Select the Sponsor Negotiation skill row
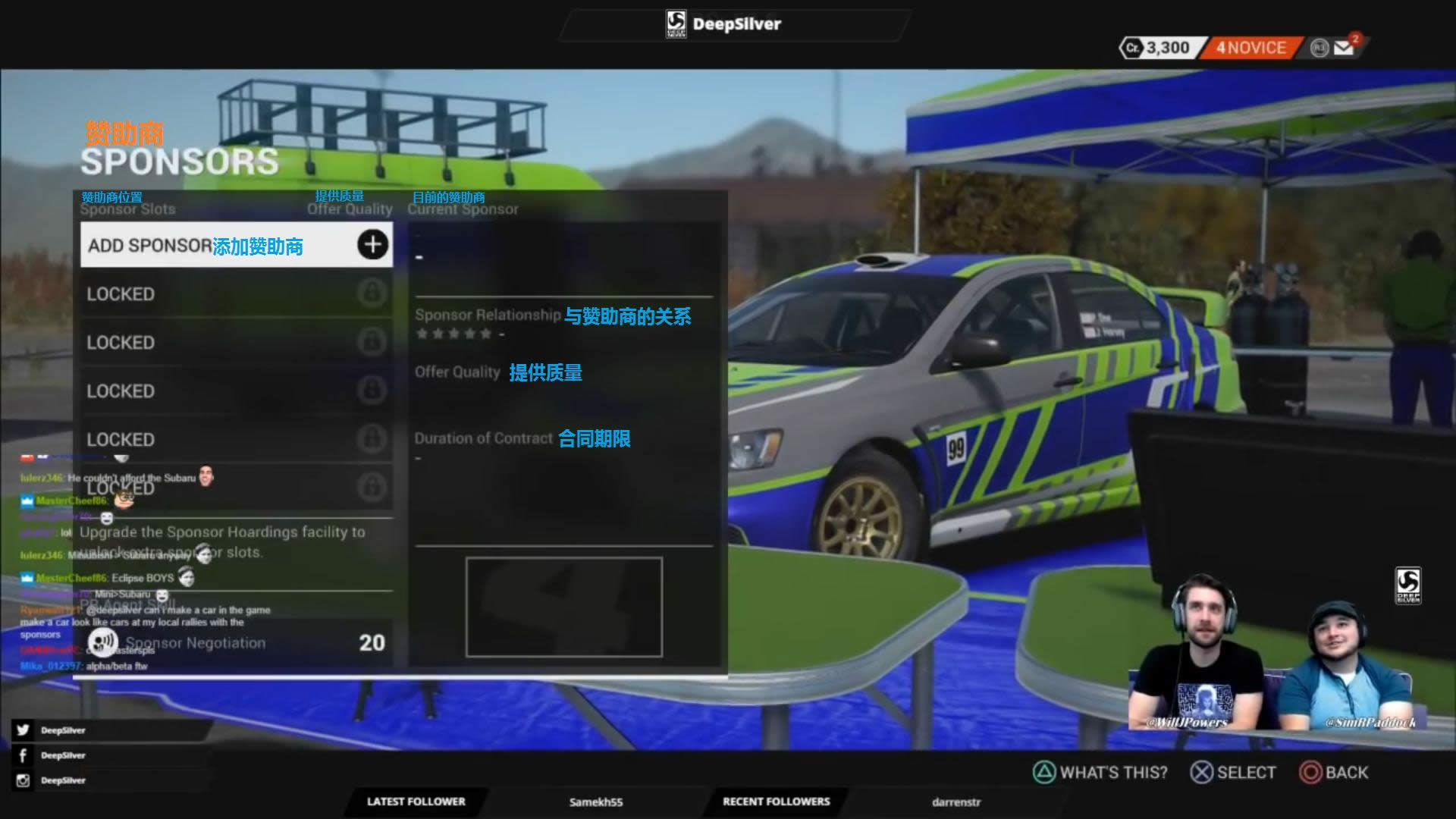The height and width of the screenshot is (819, 1456). (237, 642)
